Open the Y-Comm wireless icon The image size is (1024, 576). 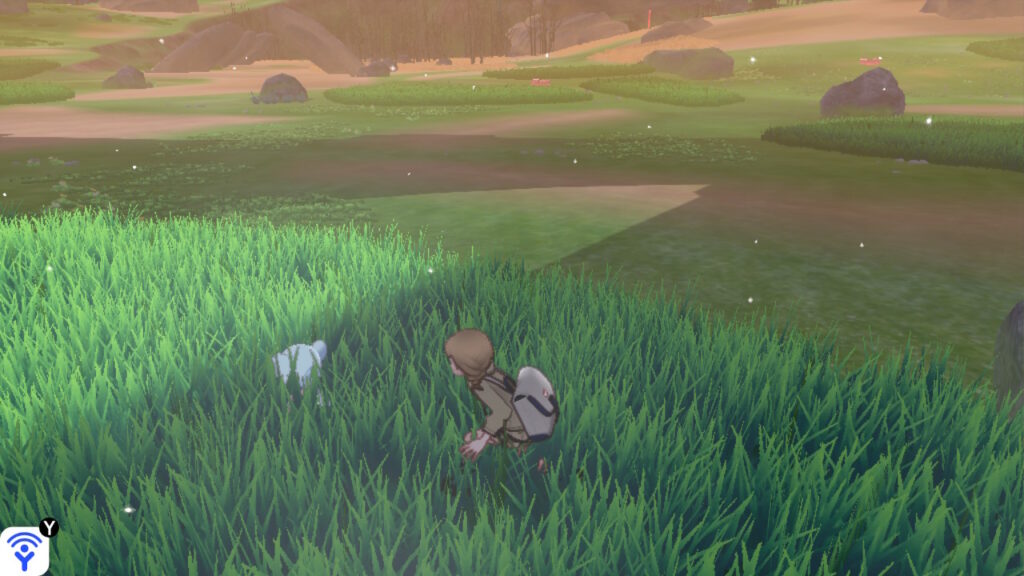(x=24, y=550)
